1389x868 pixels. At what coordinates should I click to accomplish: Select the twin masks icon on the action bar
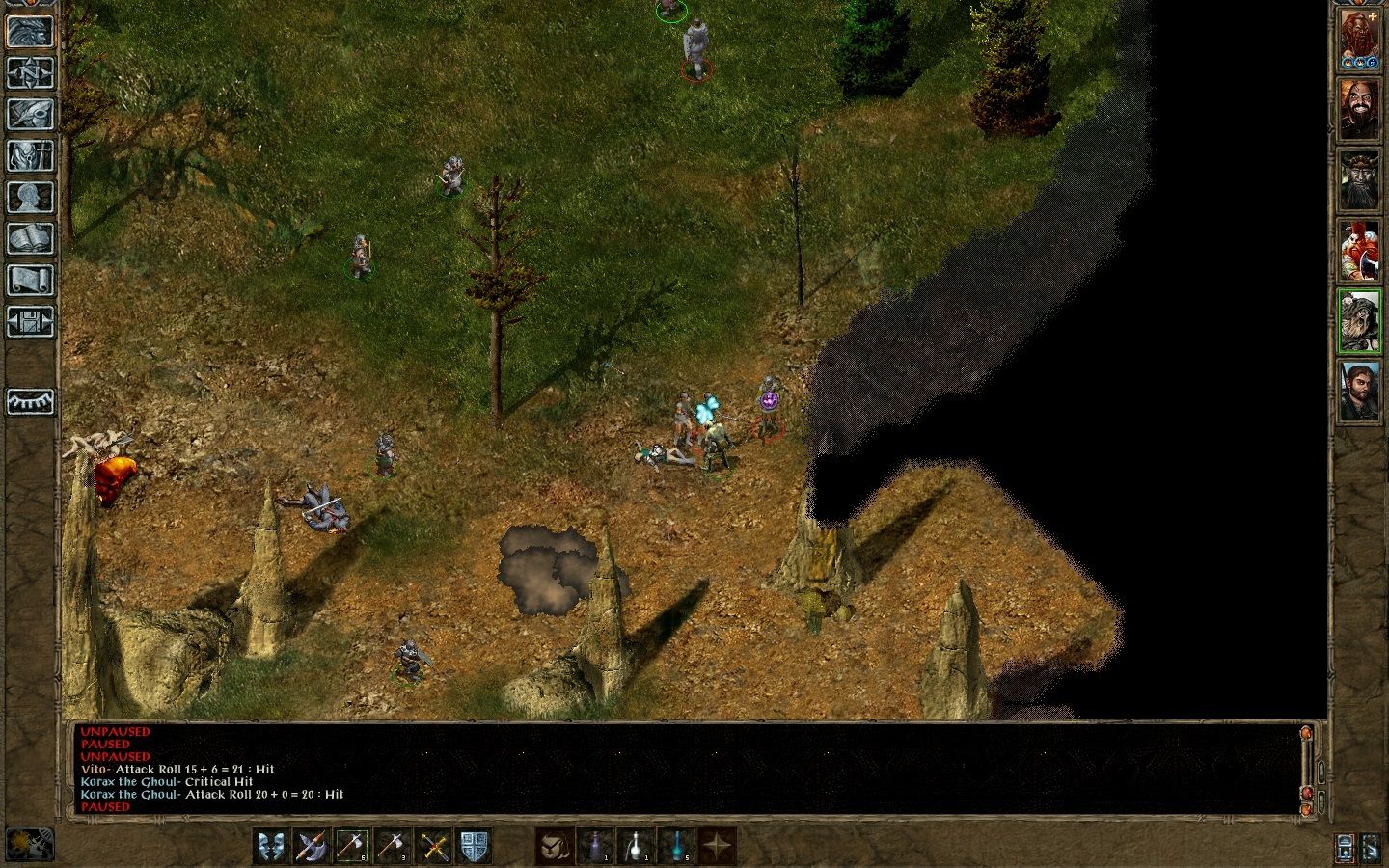271,846
